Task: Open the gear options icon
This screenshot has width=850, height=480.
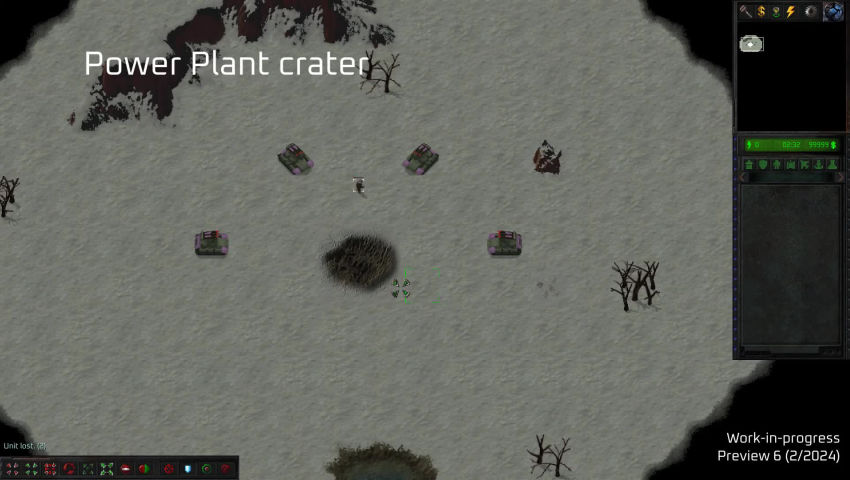Action: pyautogui.click(x=811, y=11)
